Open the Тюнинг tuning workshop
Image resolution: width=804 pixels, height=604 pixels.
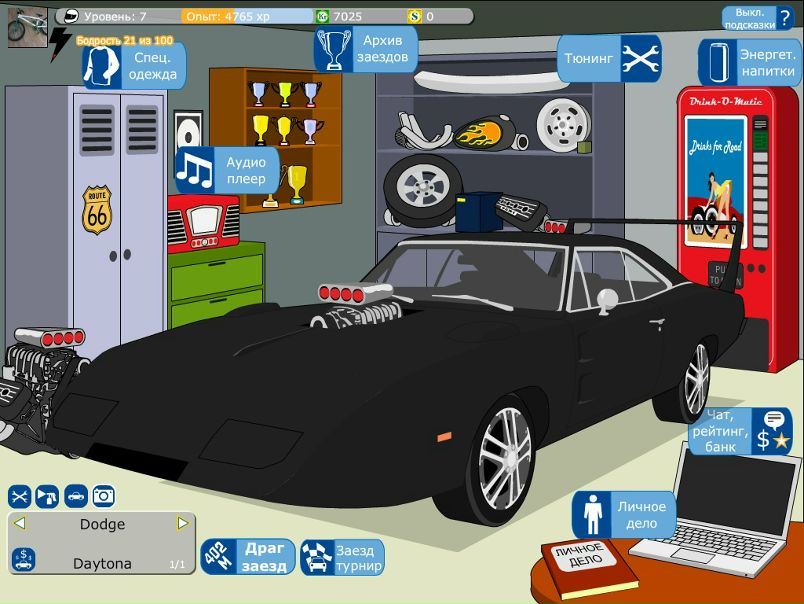[609, 59]
